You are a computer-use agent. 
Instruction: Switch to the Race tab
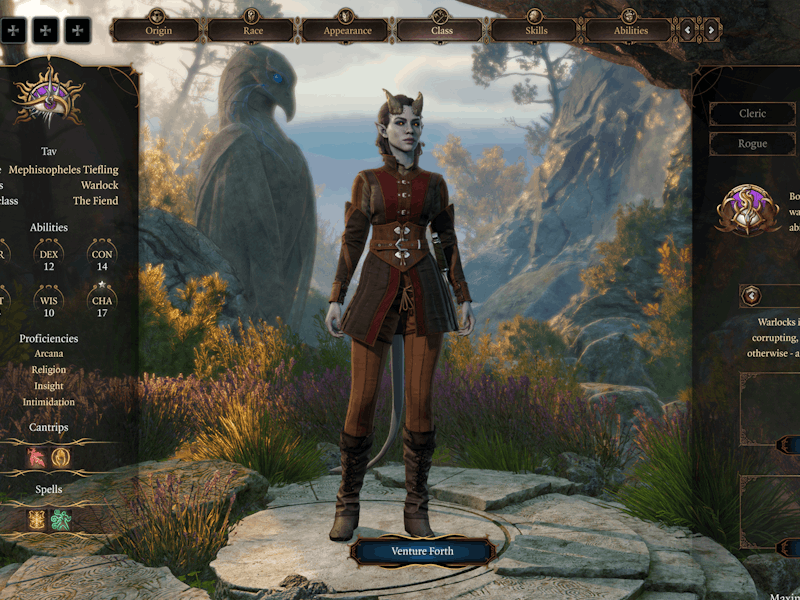(253, 29)
